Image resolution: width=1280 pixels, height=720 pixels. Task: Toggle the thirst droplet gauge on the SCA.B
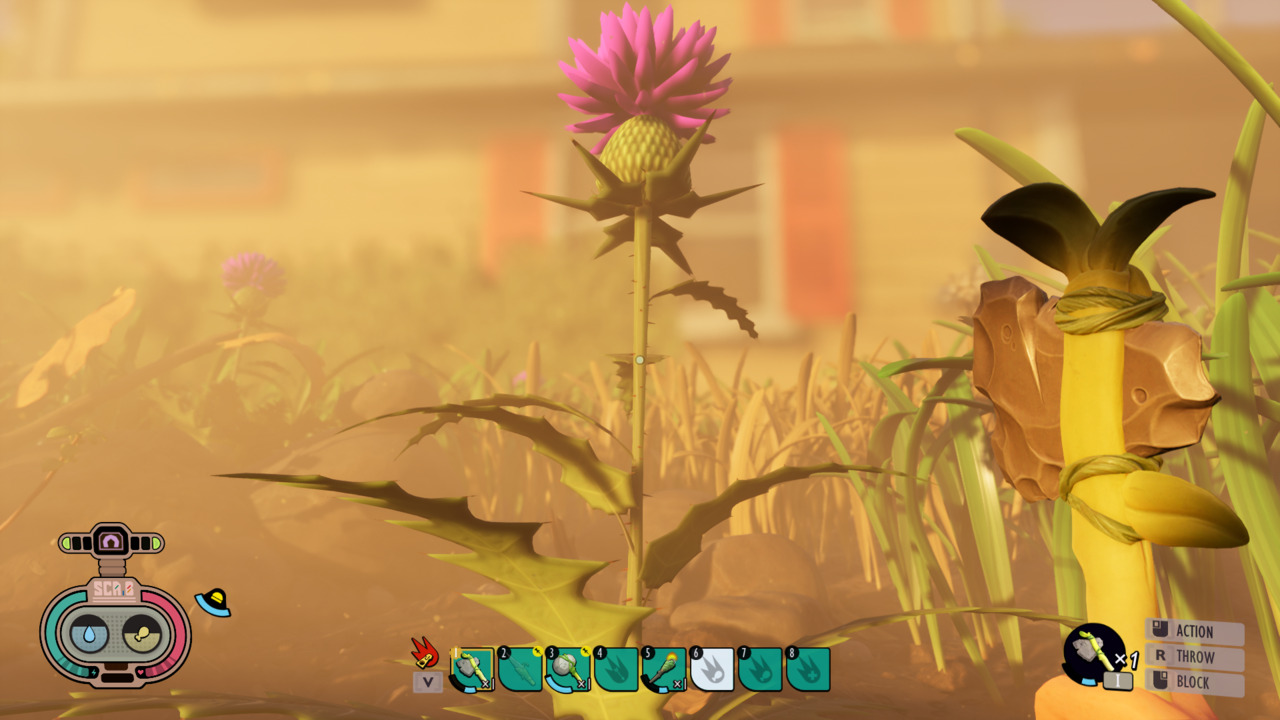(x=88, y=634)
